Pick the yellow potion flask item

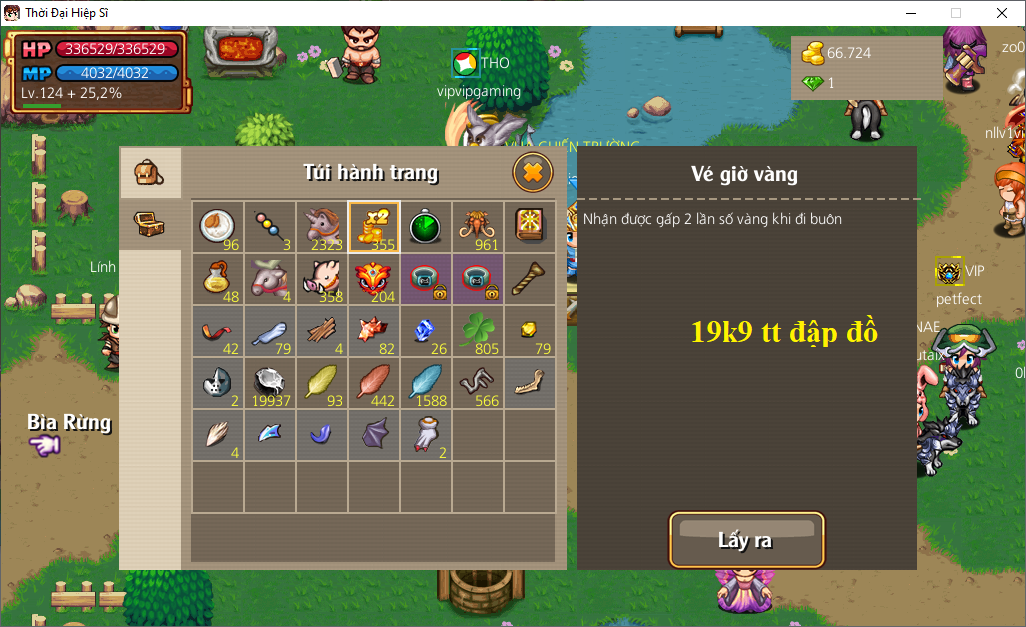218,279
